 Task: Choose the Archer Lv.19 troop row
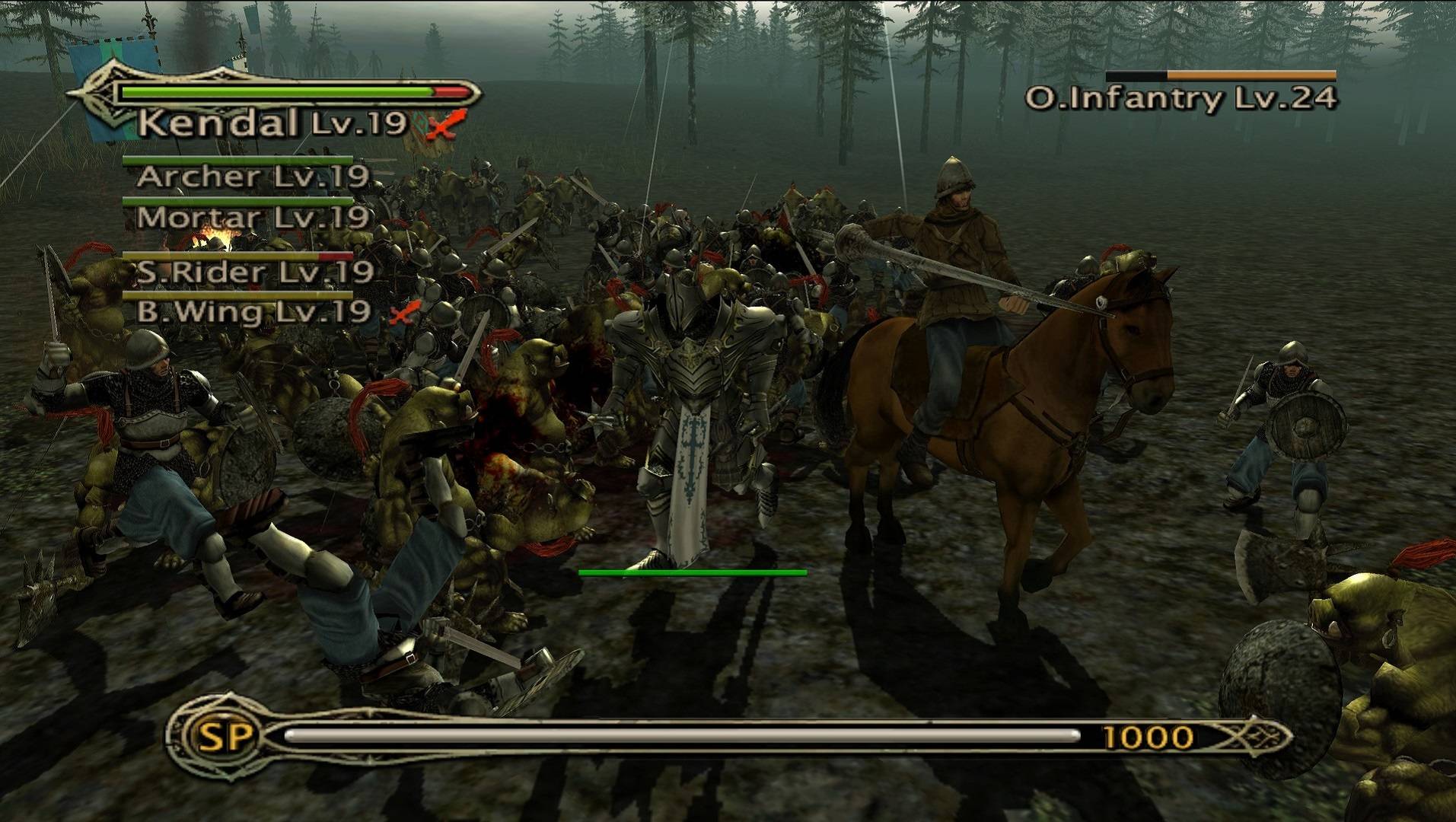pos(252,177)
